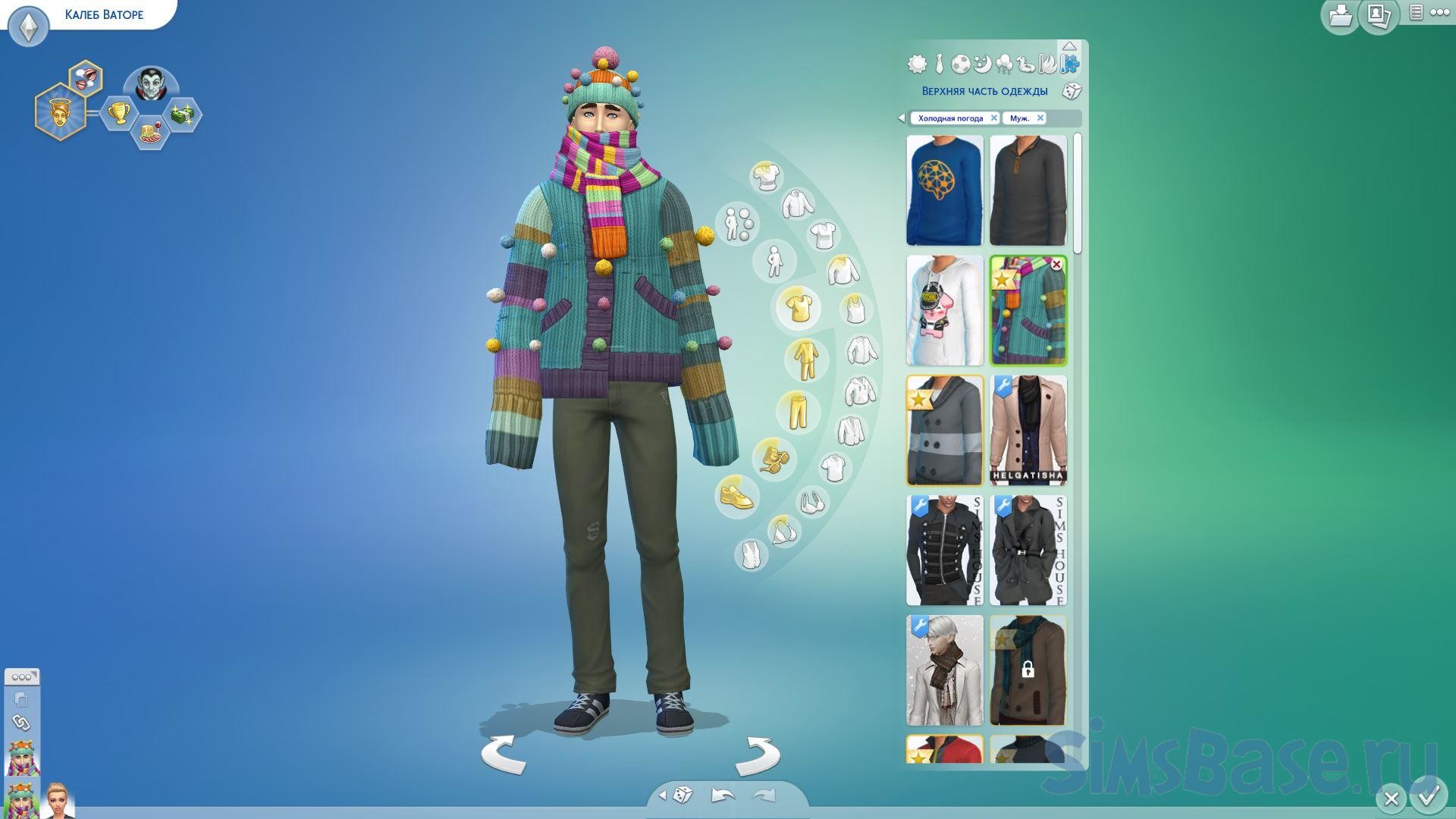The image size is (1456, 819).
Task: Open the three-dots options menu
Action: tap(1439, 13)
